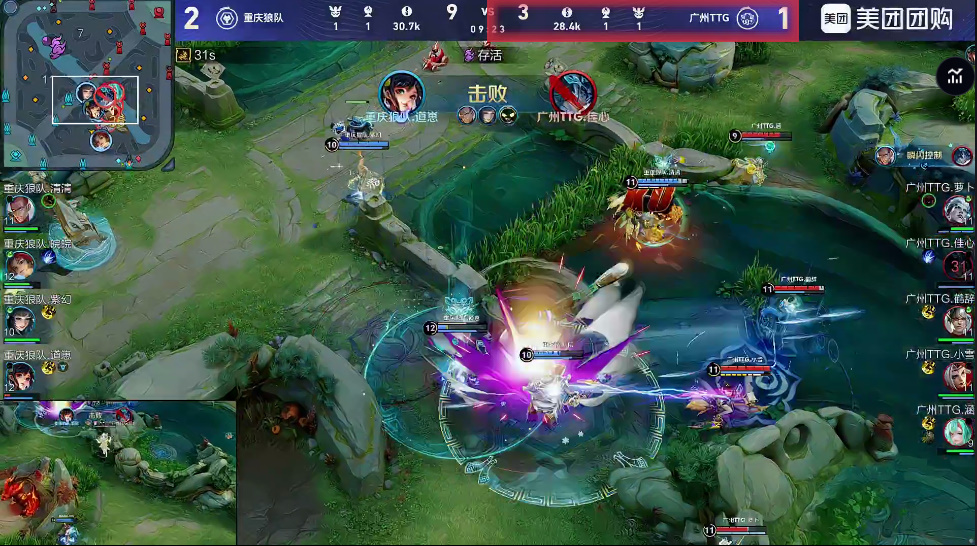Click the 美团团购 sponsor logo
Viewport: 977px width, 546px height.
click(x=885, y=18)
